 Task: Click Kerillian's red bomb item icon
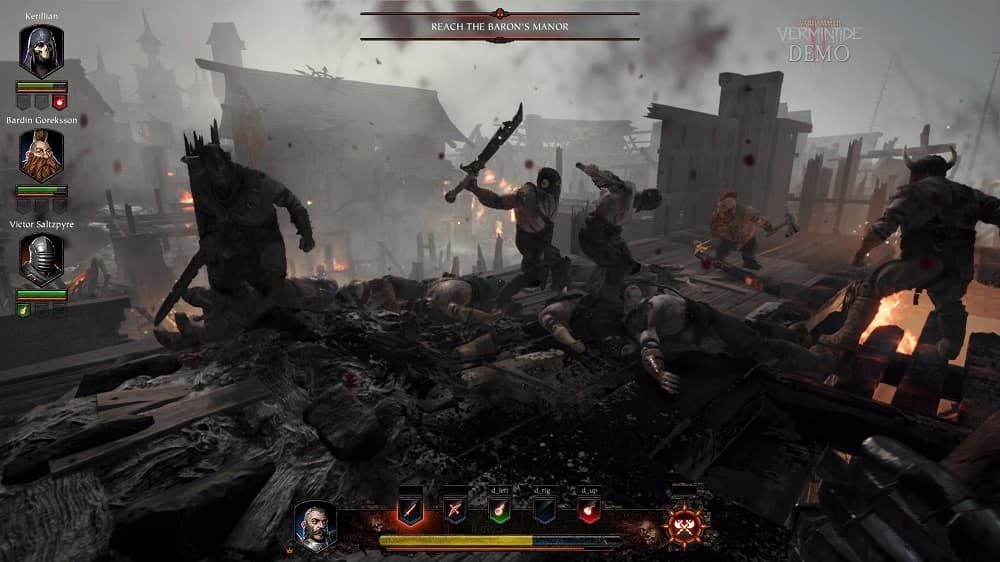pyautogui.click(x=59, y=102)
